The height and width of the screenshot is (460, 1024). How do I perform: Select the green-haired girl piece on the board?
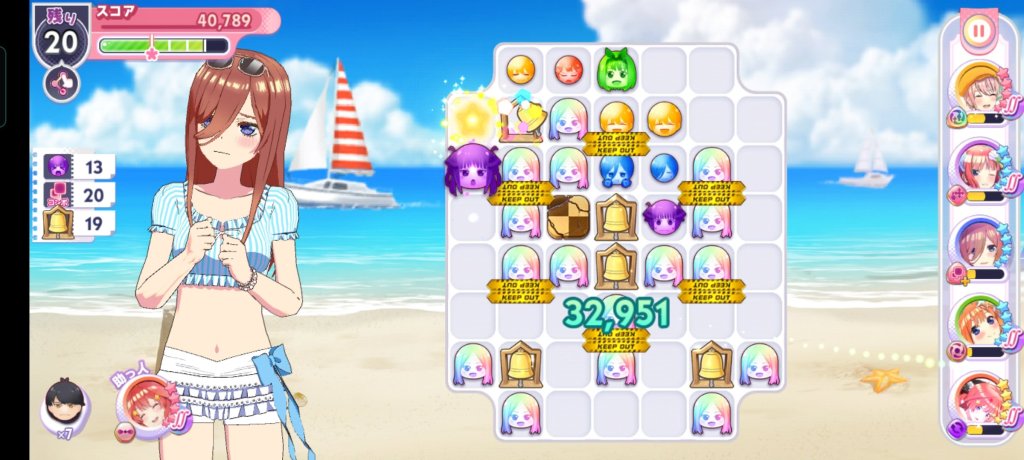click(x=617, y=70)
